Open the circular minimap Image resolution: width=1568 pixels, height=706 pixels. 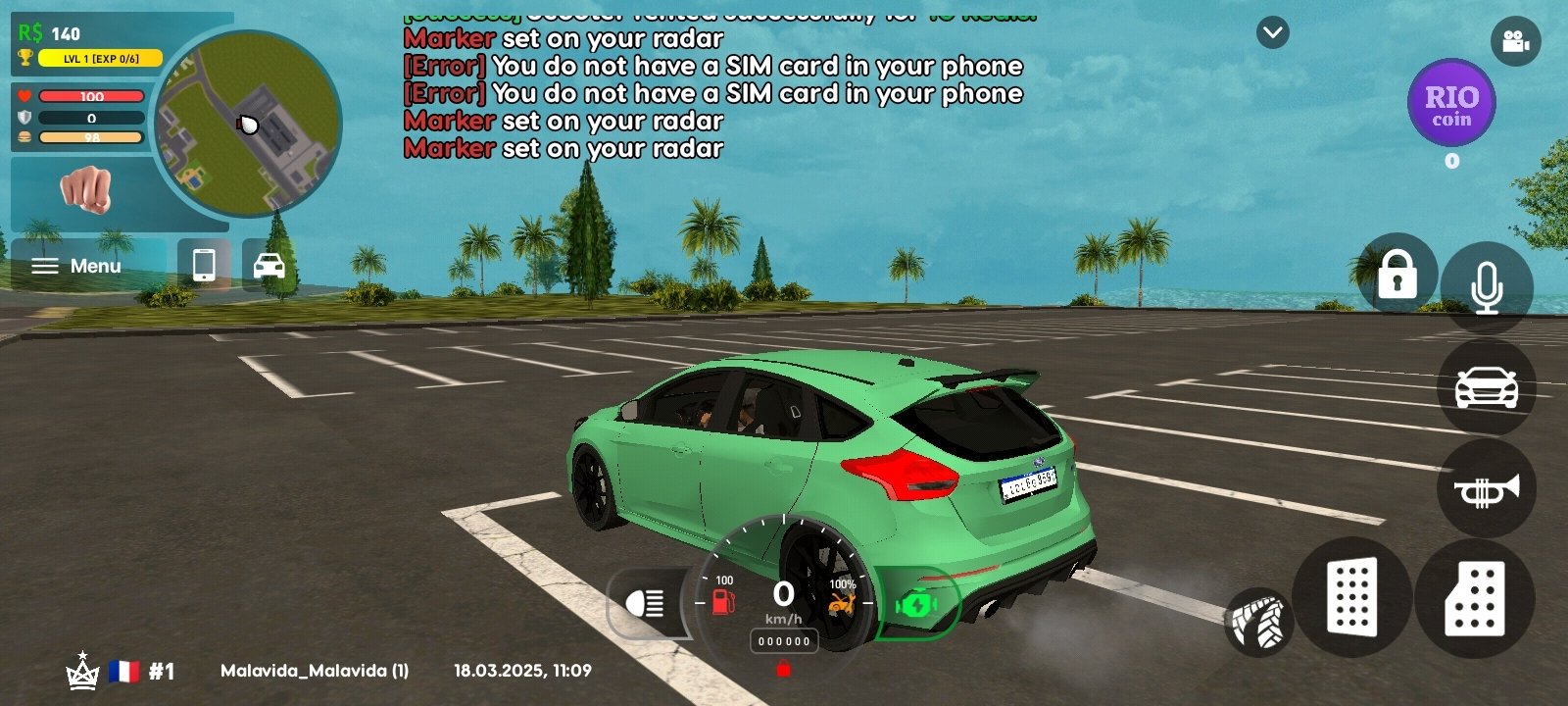pos(249,124)
